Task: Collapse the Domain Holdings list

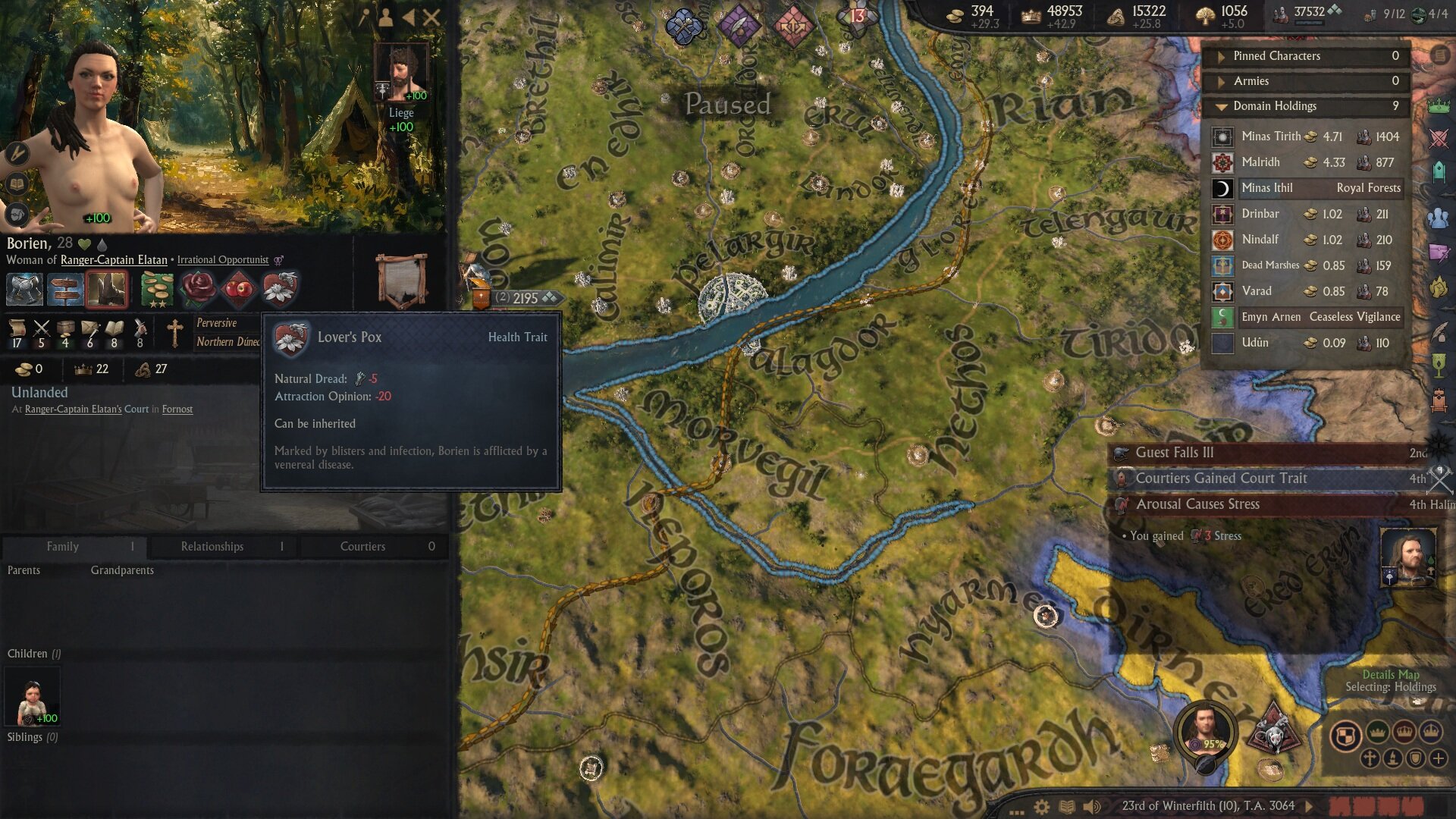Action: pyautogui.click(x=1222, y=107)
